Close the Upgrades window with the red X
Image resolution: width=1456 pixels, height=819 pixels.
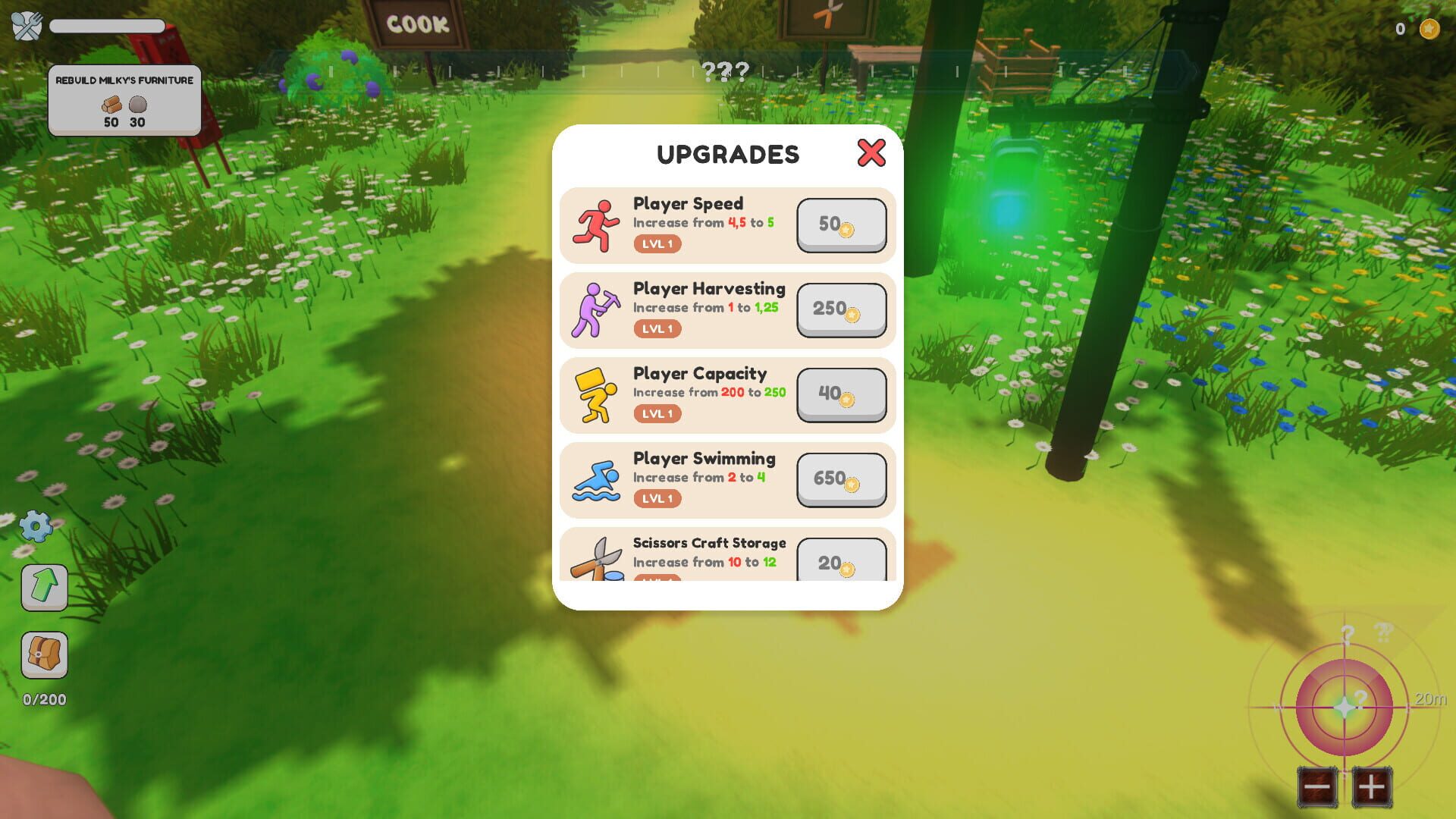pos(871,153)
